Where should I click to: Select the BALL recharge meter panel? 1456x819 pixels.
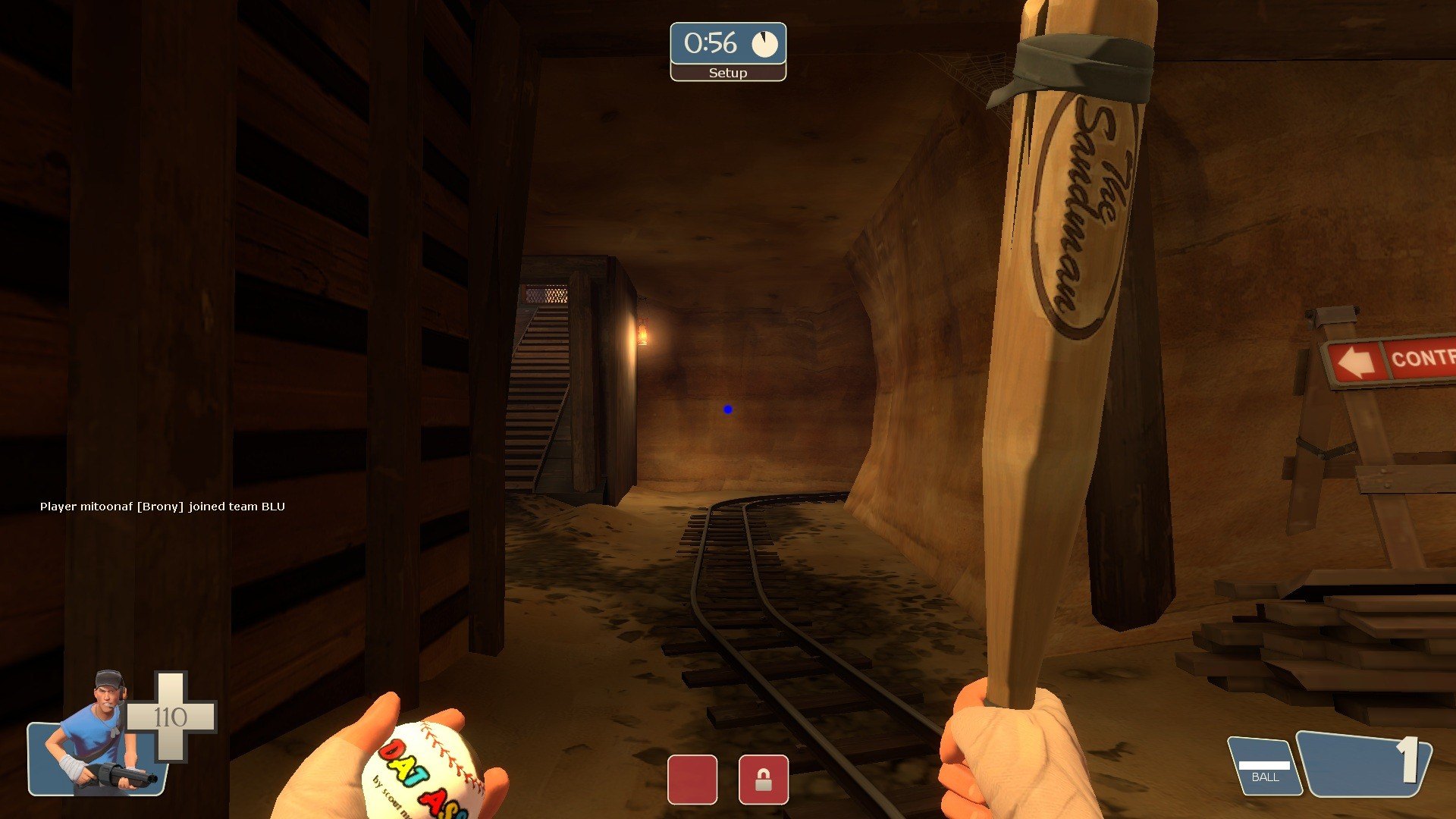click(x=1264, y=767)
